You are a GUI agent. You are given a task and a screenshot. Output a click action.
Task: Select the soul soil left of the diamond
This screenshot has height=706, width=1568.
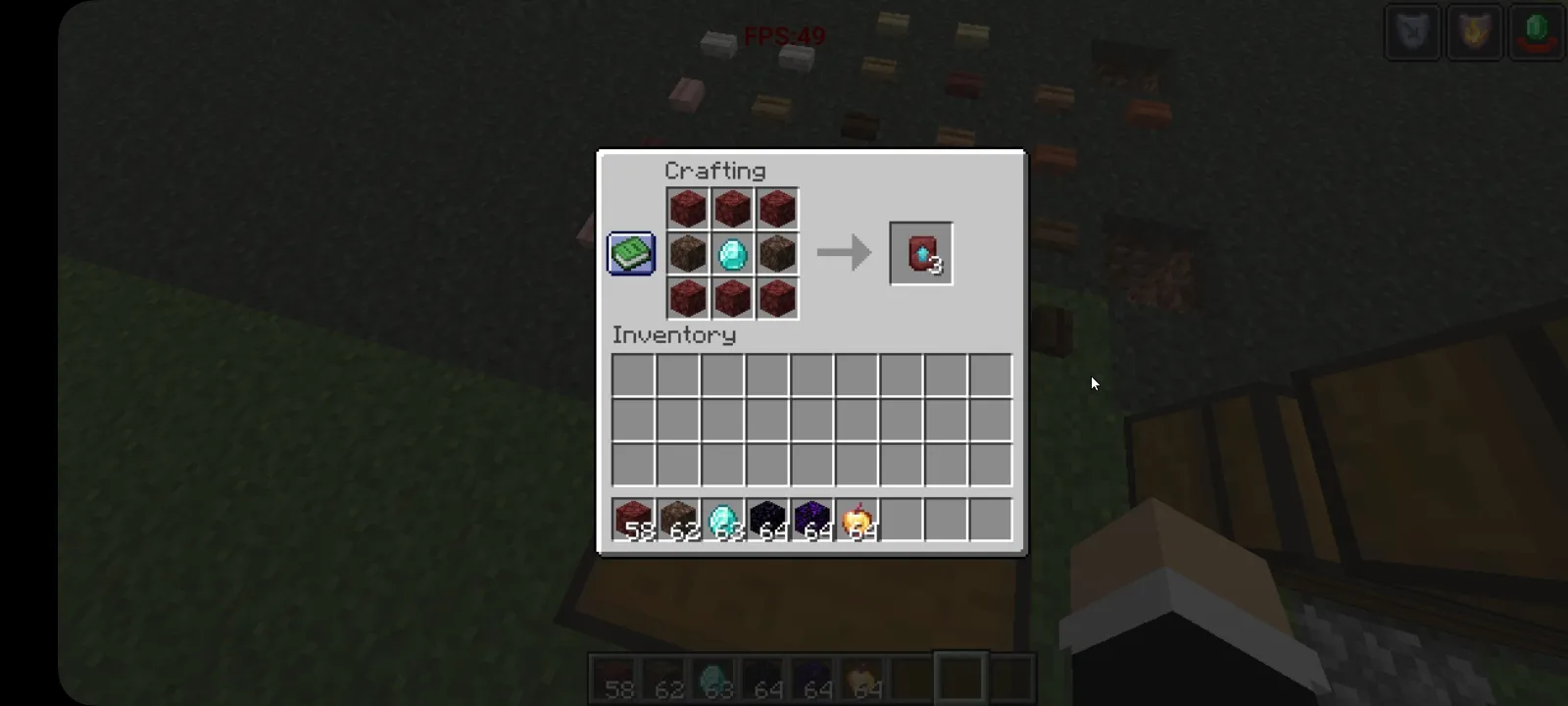686,253
